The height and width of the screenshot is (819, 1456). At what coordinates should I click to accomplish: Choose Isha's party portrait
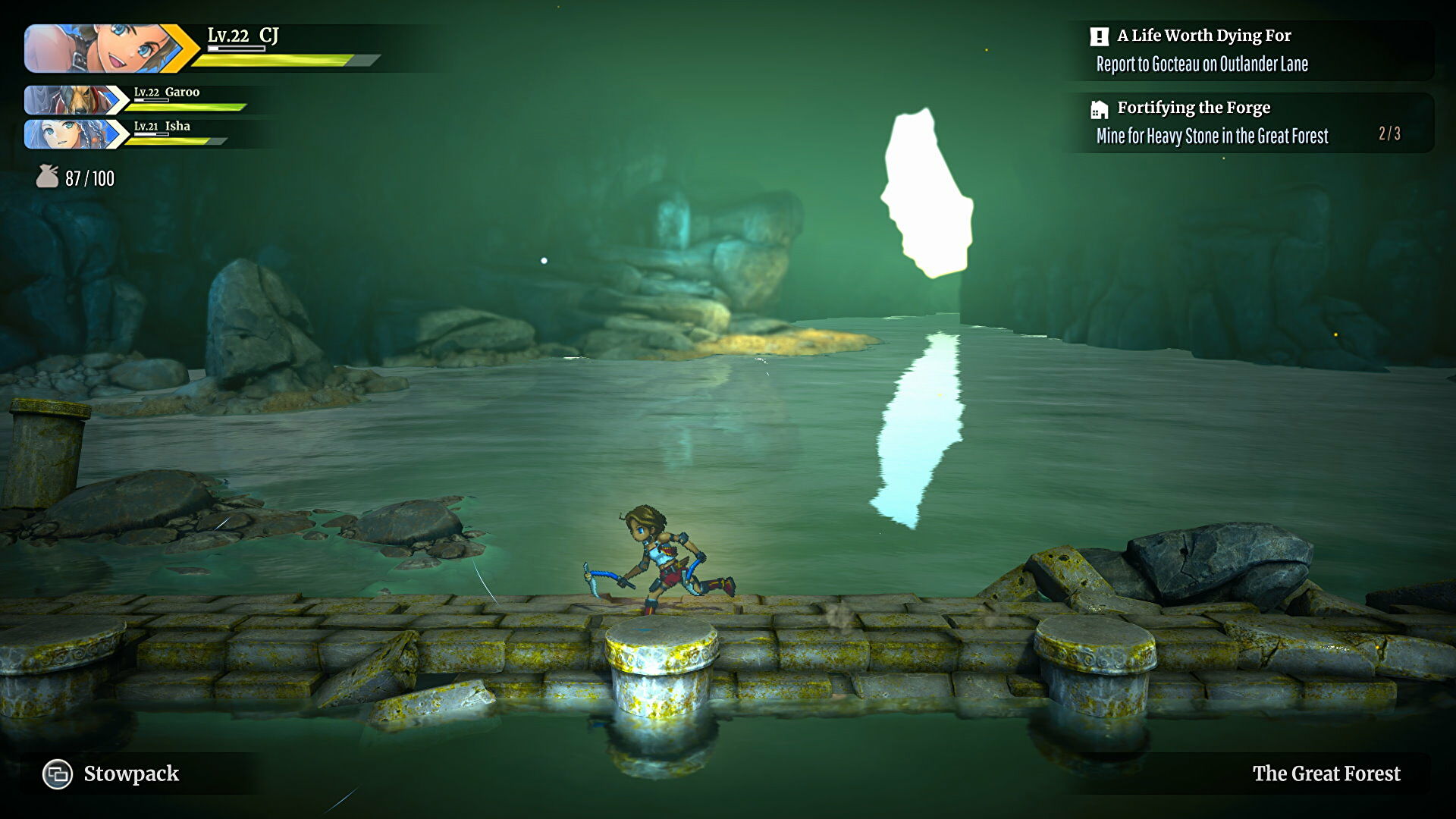tap(68, 134)
